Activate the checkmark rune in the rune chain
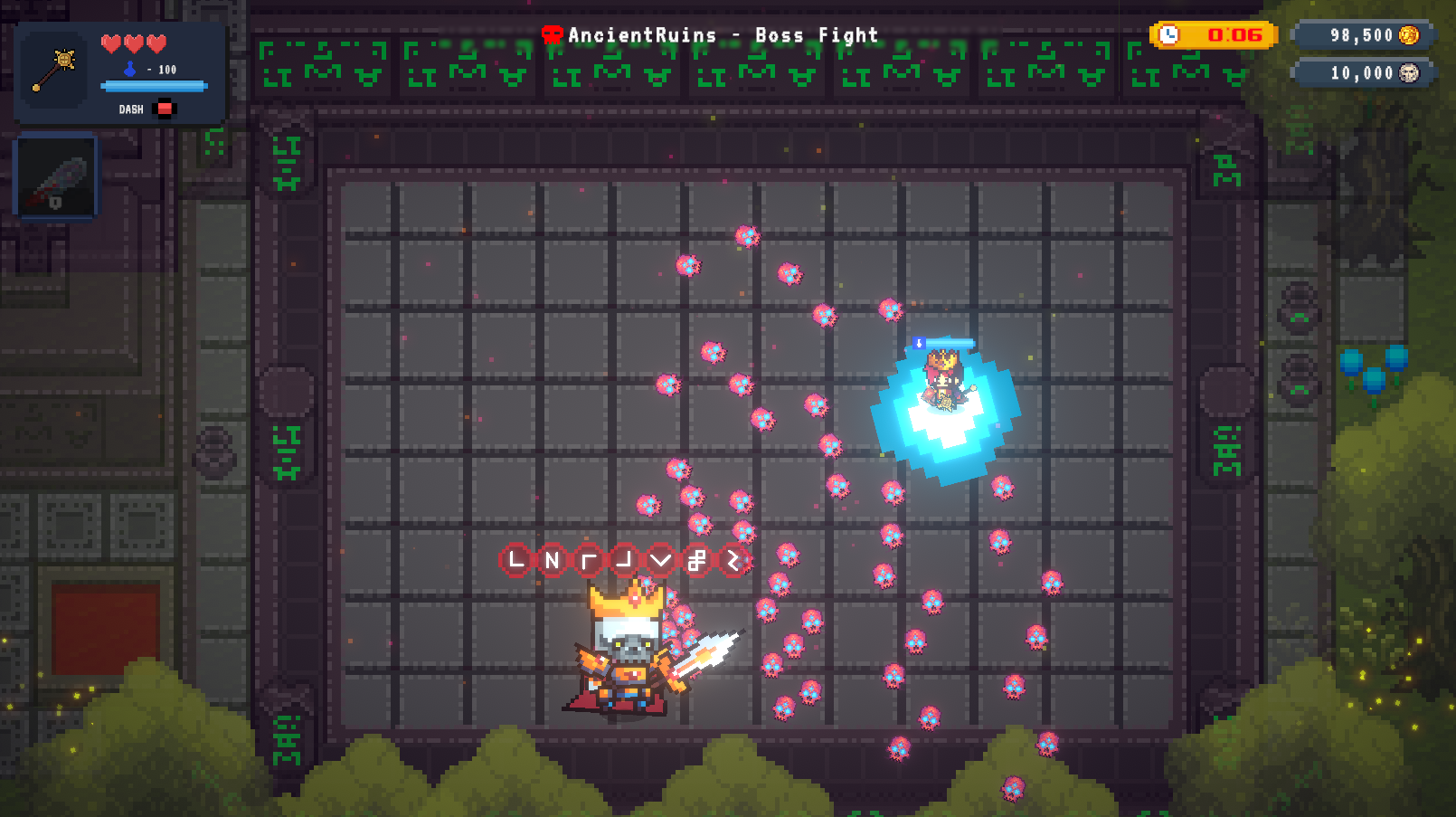 661,559
